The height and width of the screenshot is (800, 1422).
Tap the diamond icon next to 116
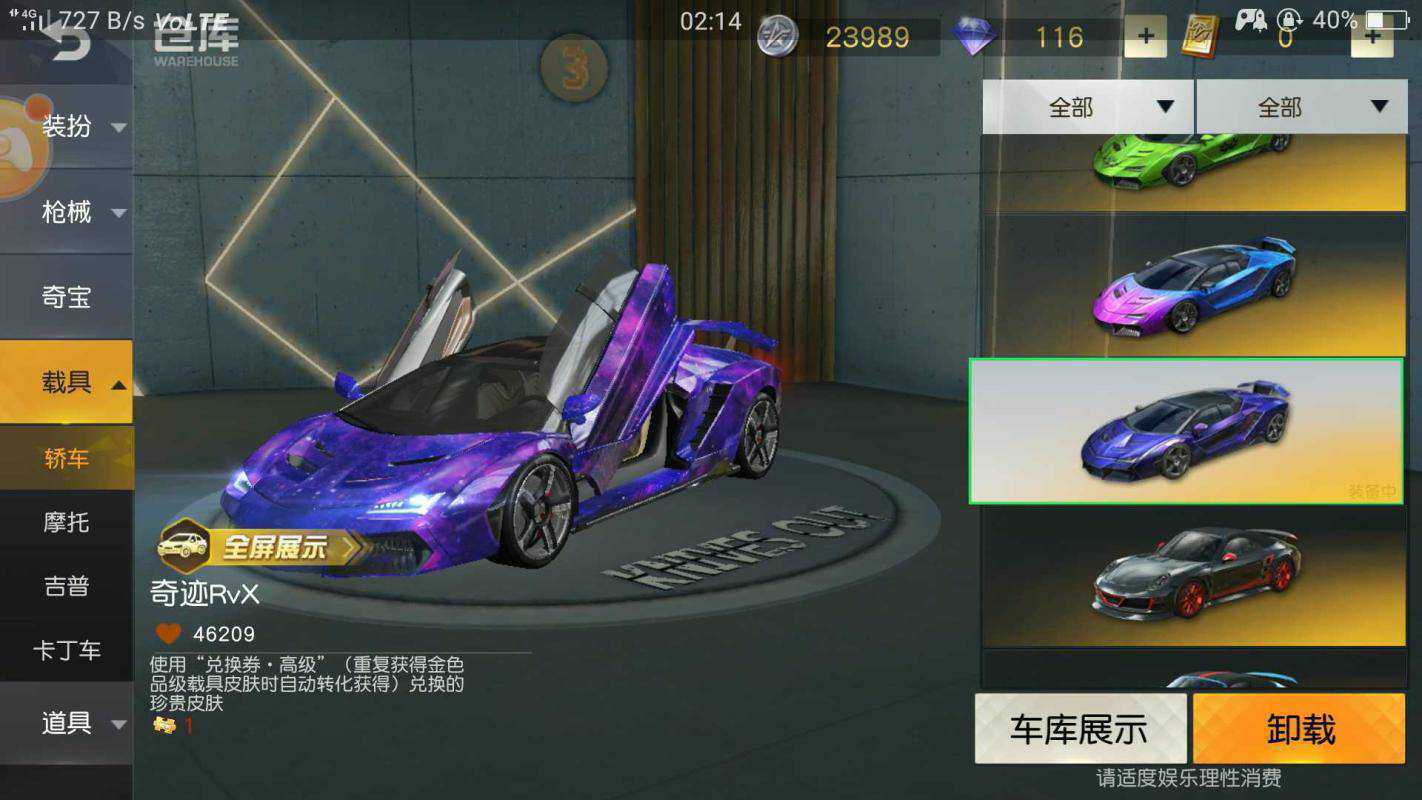tap(975, 36)
